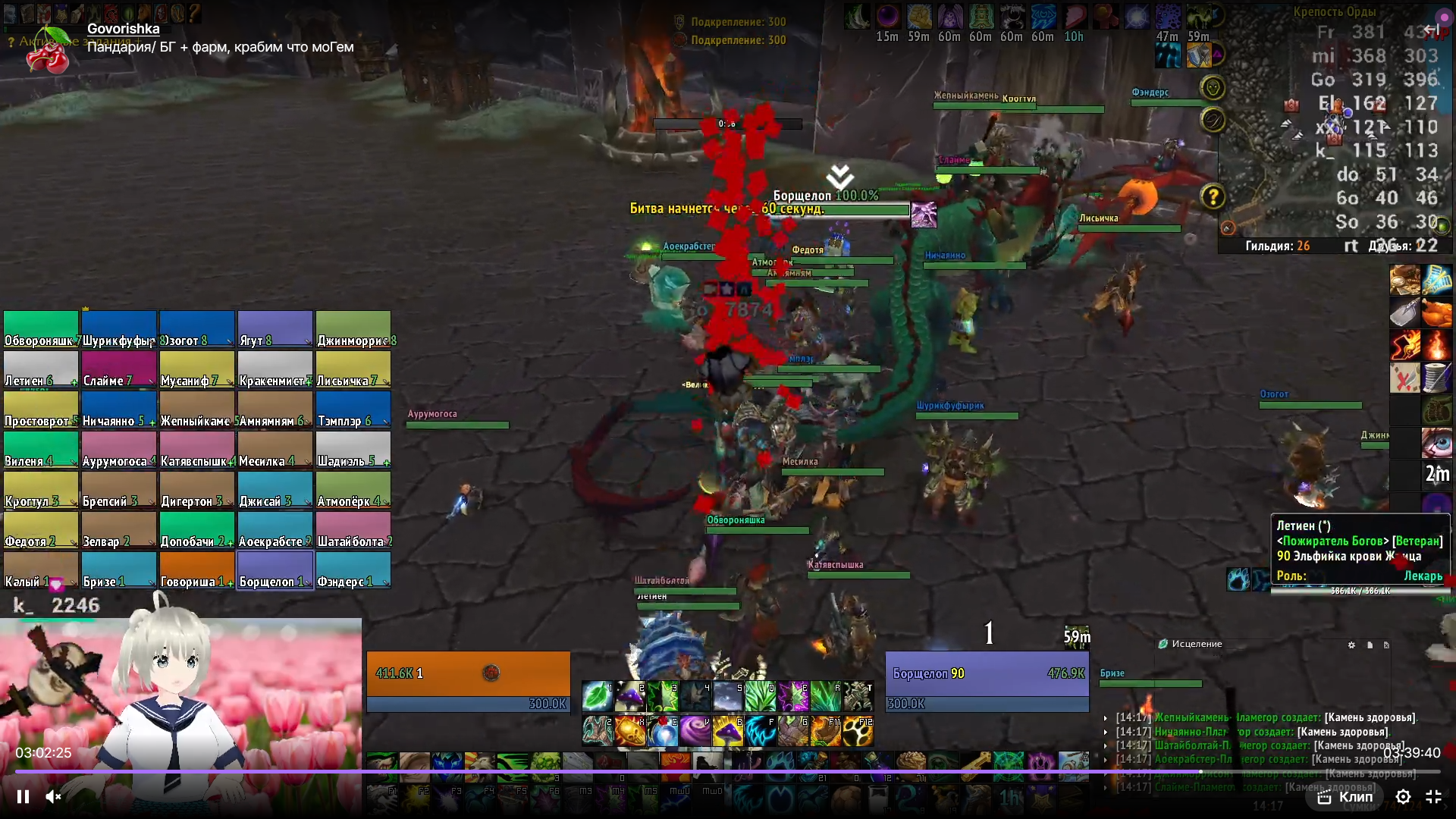Cast the blue claw ability on F

coord(761,731)
